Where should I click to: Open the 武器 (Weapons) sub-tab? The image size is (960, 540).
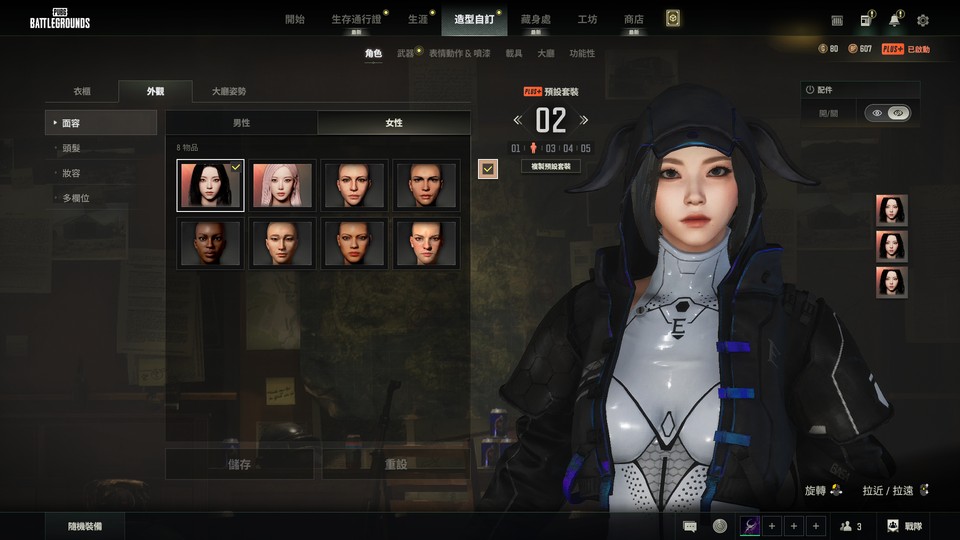point(405,53)
